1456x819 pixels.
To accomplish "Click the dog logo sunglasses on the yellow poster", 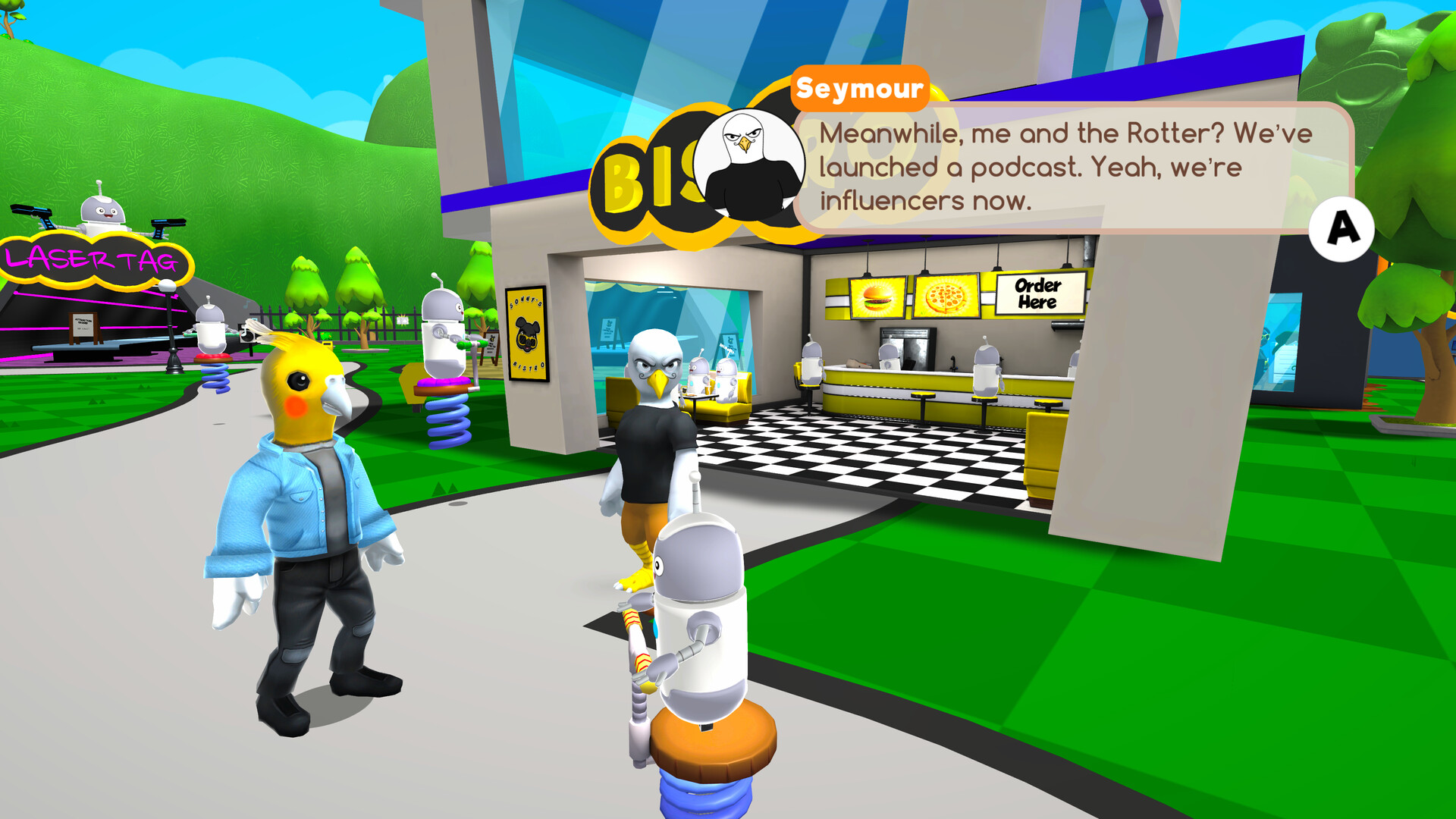I will [x=527, y=341].
